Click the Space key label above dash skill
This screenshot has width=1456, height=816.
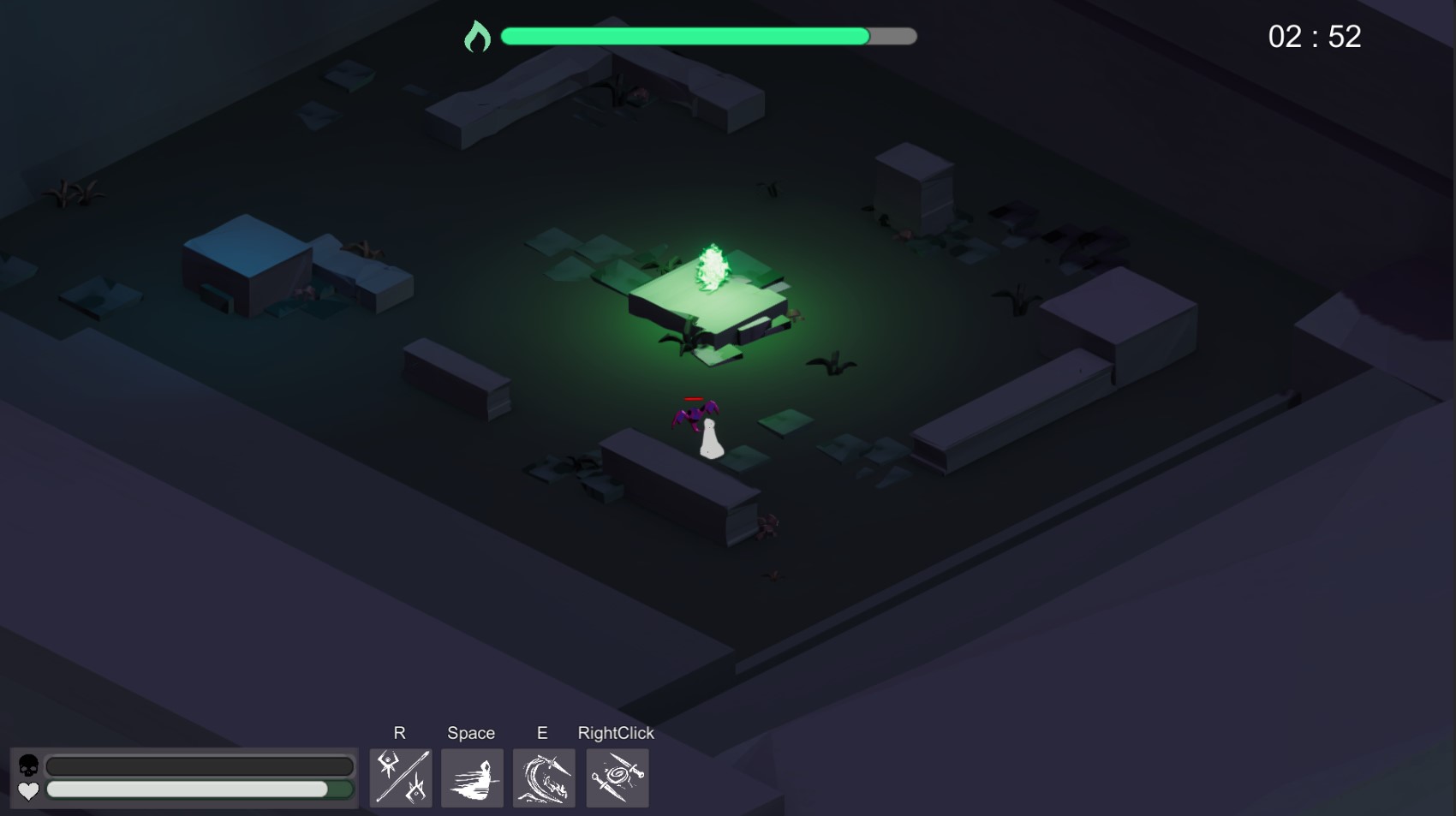point(470,733)
